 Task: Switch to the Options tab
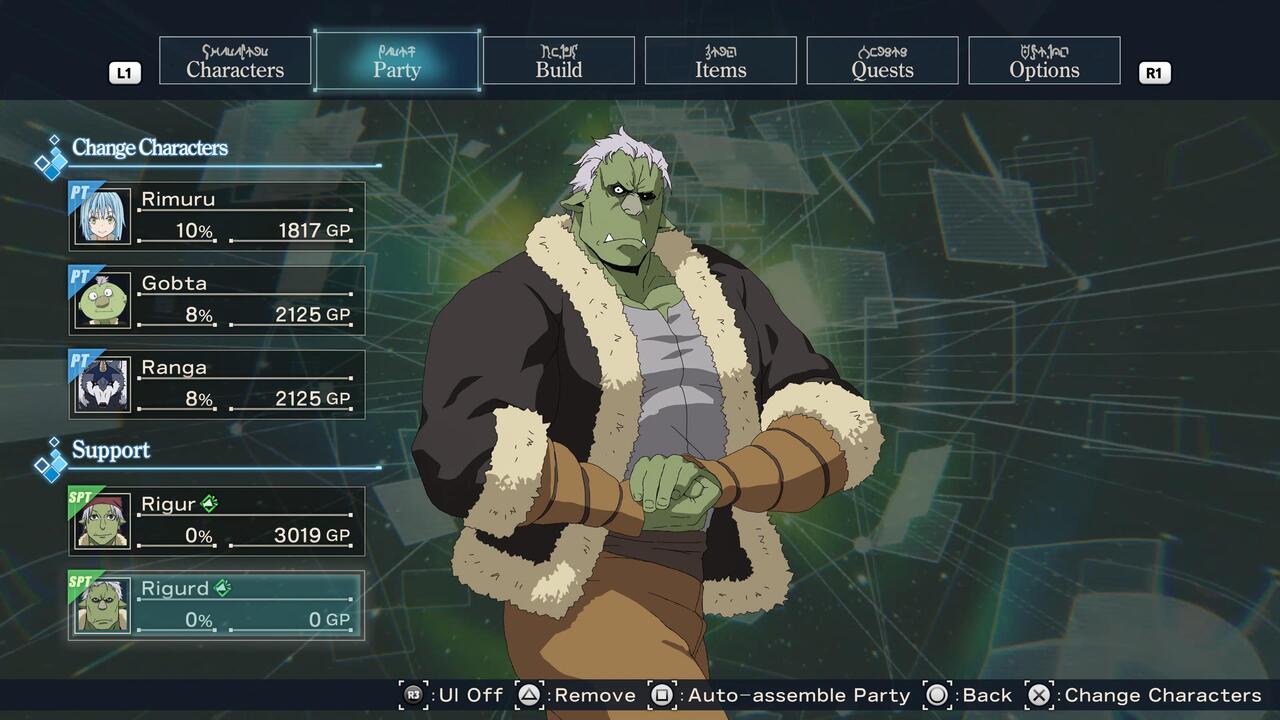tap(1044, 61)
